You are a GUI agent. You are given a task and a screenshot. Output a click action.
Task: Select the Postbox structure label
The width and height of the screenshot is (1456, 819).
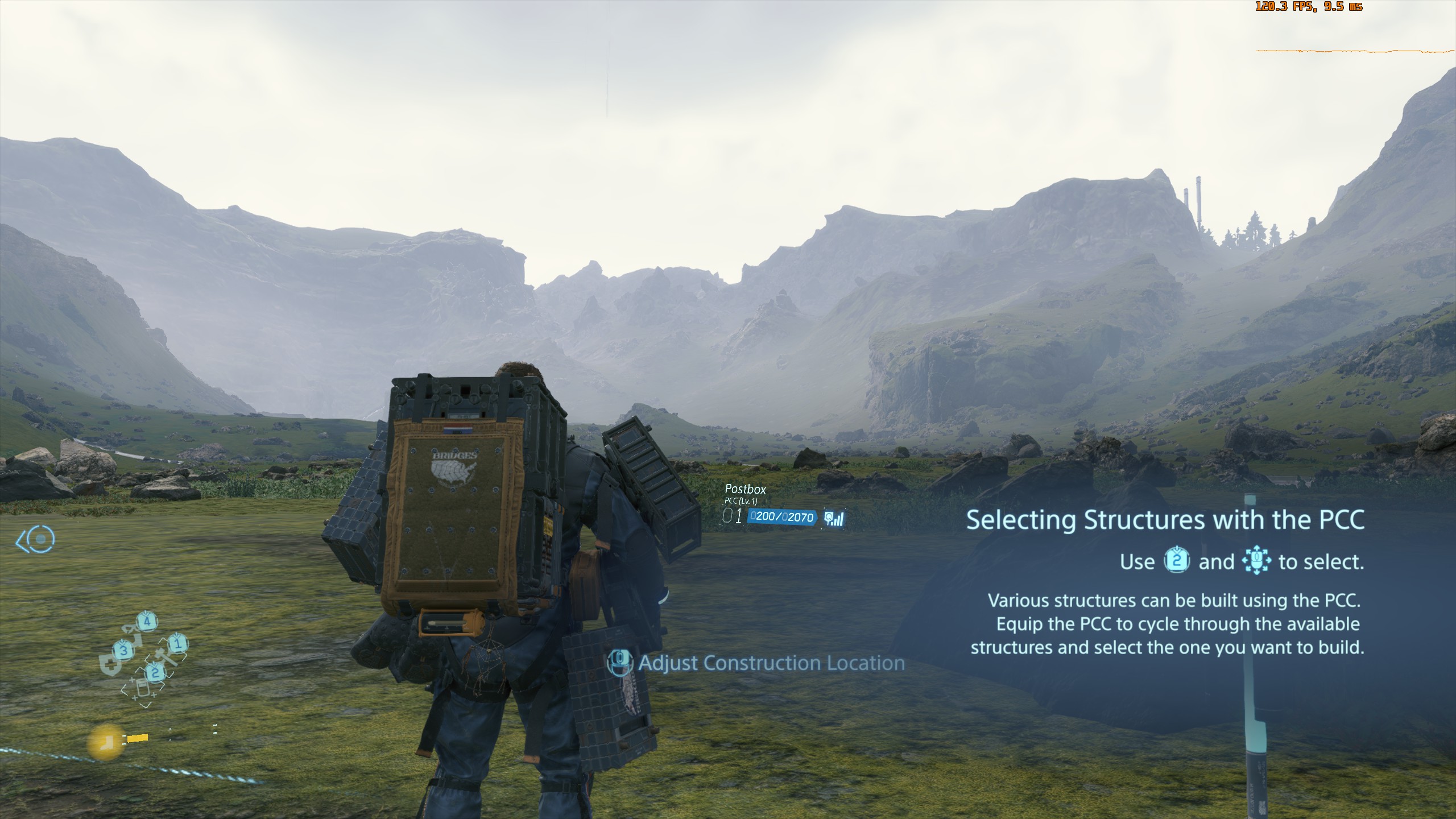pos(745,489)
